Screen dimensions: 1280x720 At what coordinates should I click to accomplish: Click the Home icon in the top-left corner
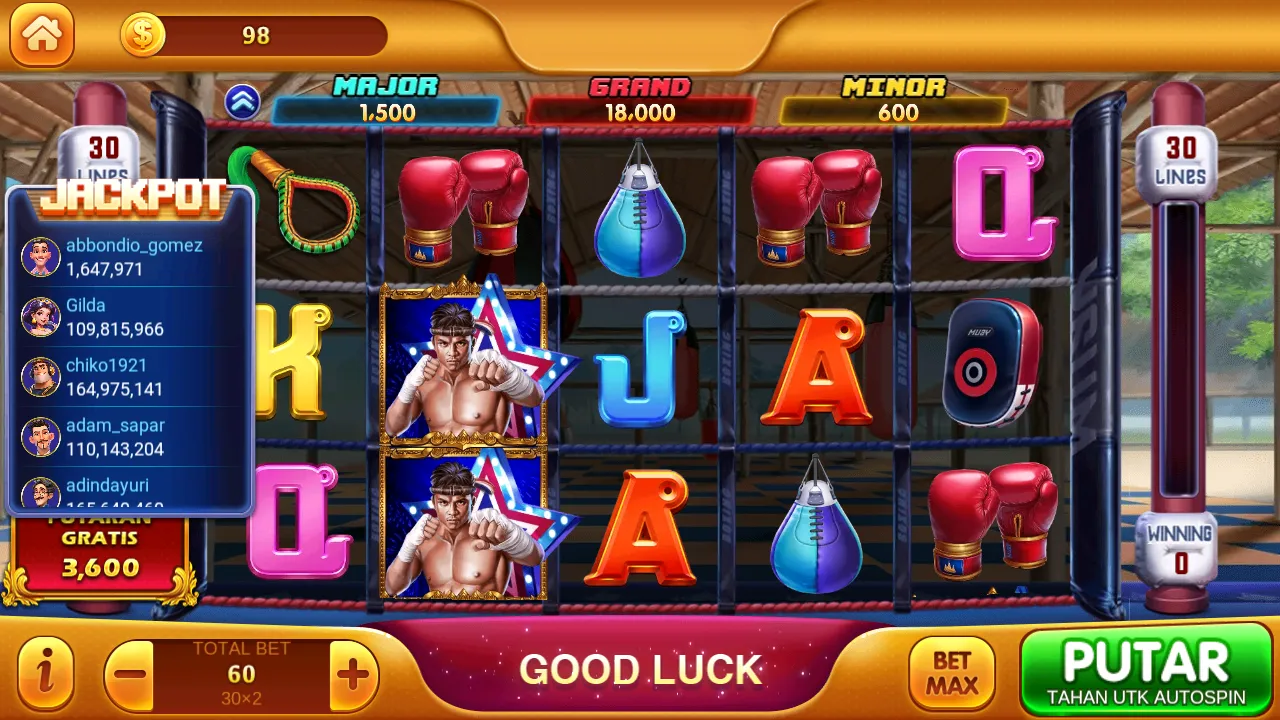coord(41,35)
